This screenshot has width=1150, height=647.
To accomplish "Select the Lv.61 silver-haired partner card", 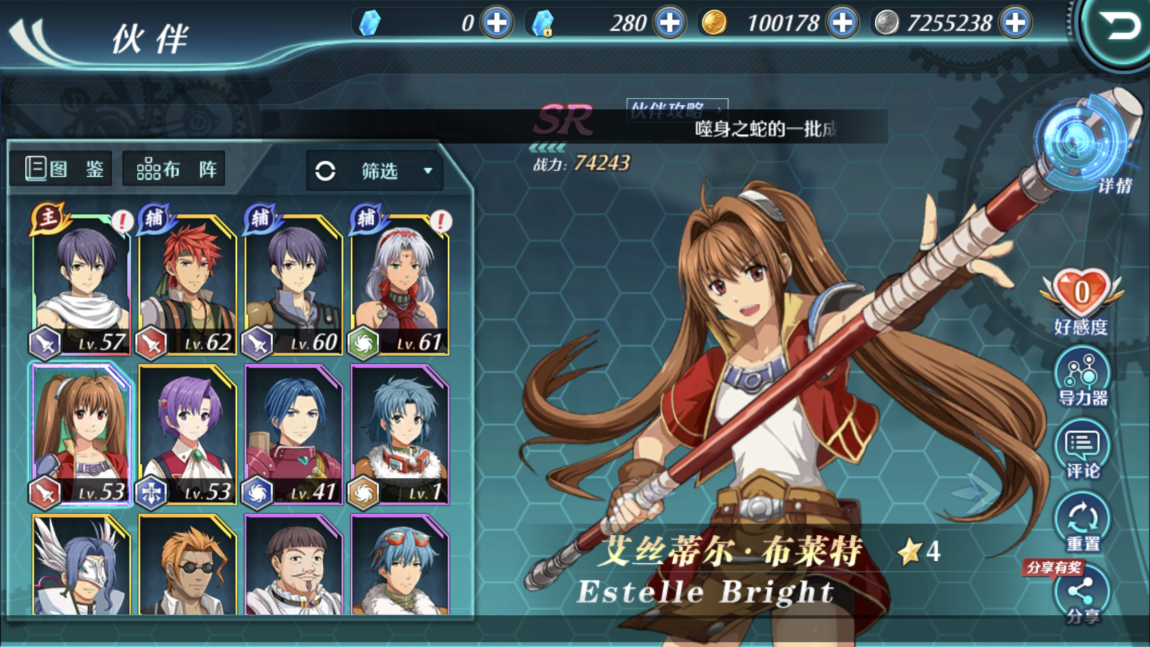I will pos(400,287).
